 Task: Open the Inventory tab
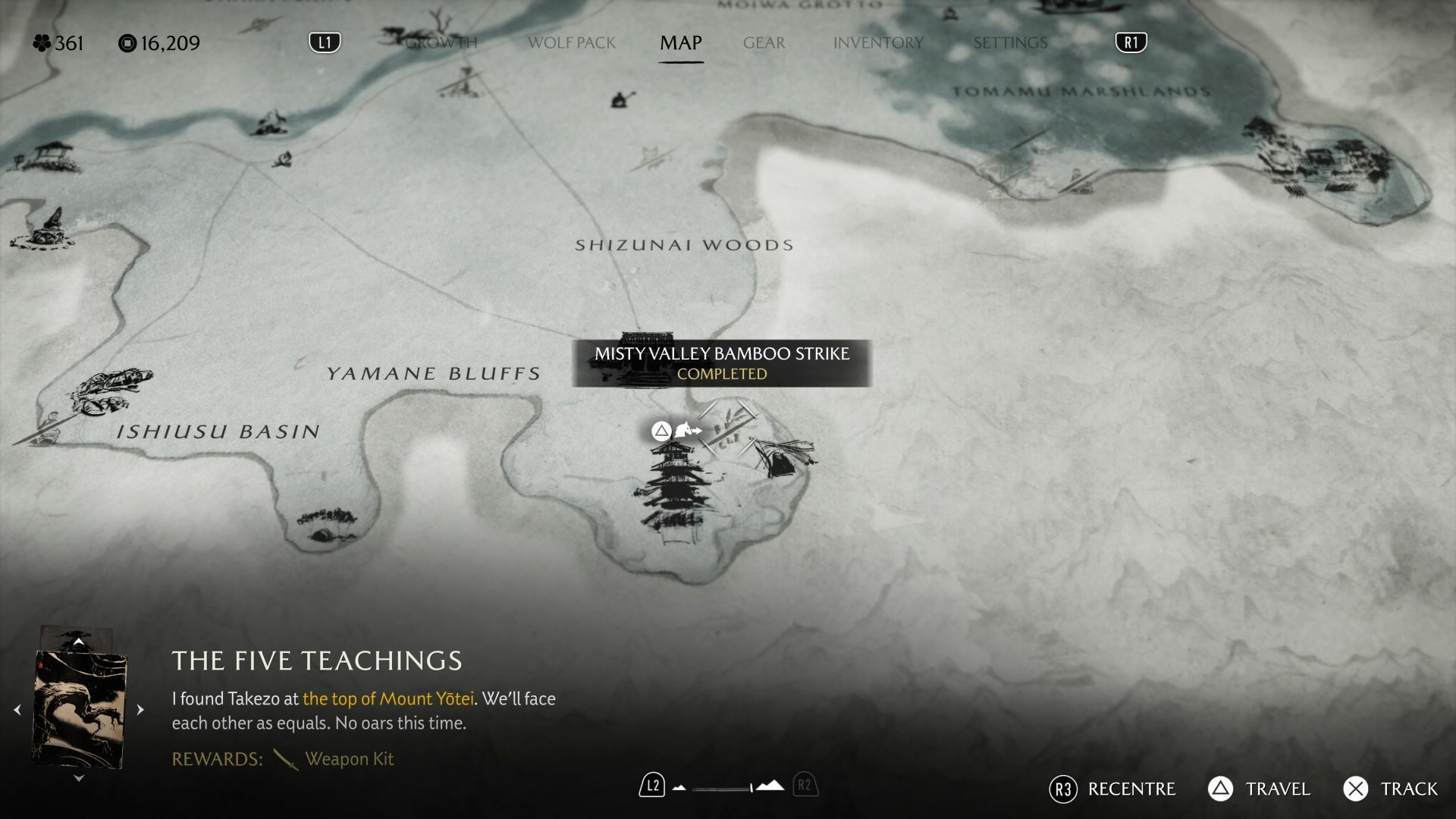[x=878, y=42]
